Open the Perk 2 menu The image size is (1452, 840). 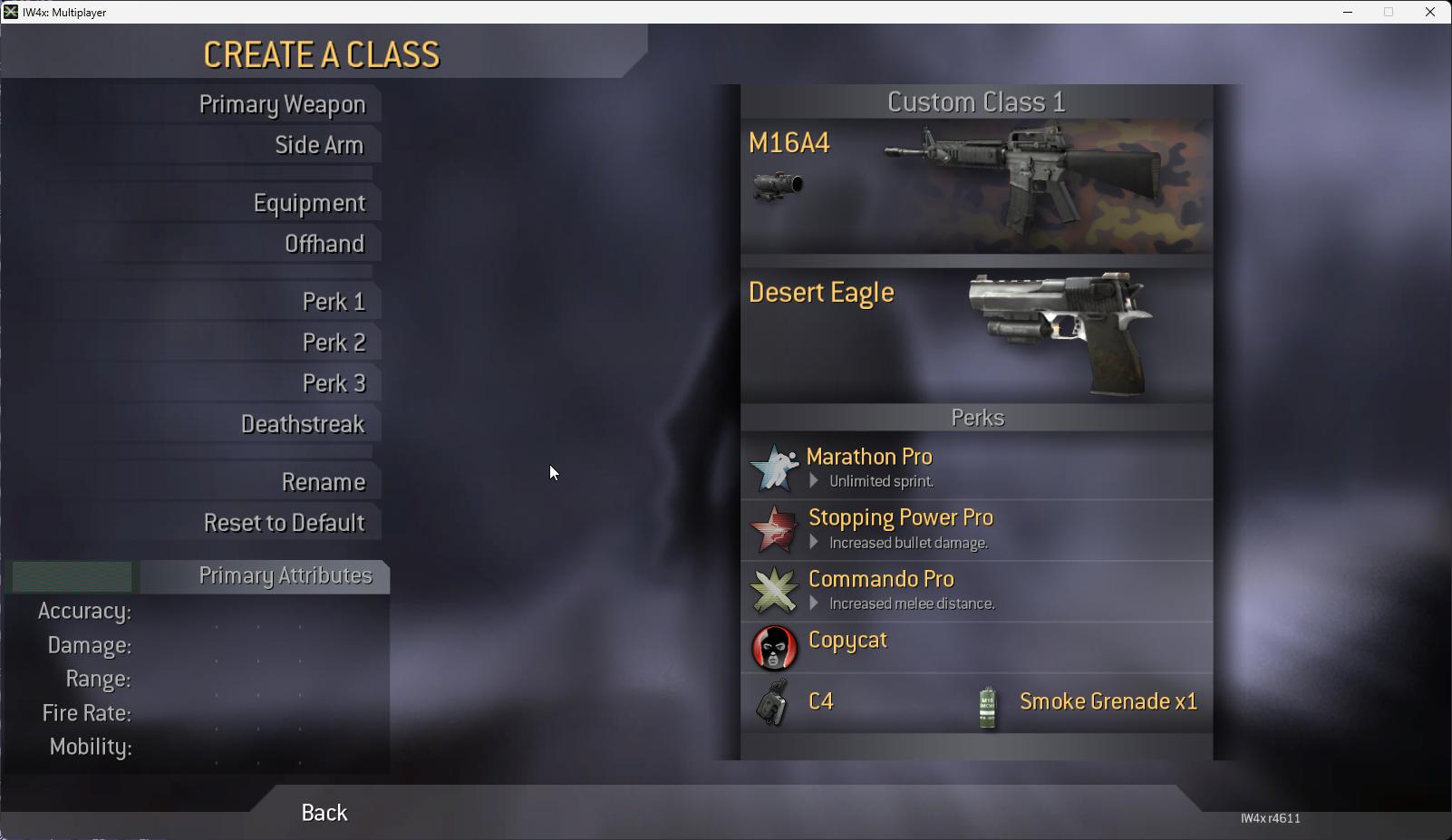(334, 343)
